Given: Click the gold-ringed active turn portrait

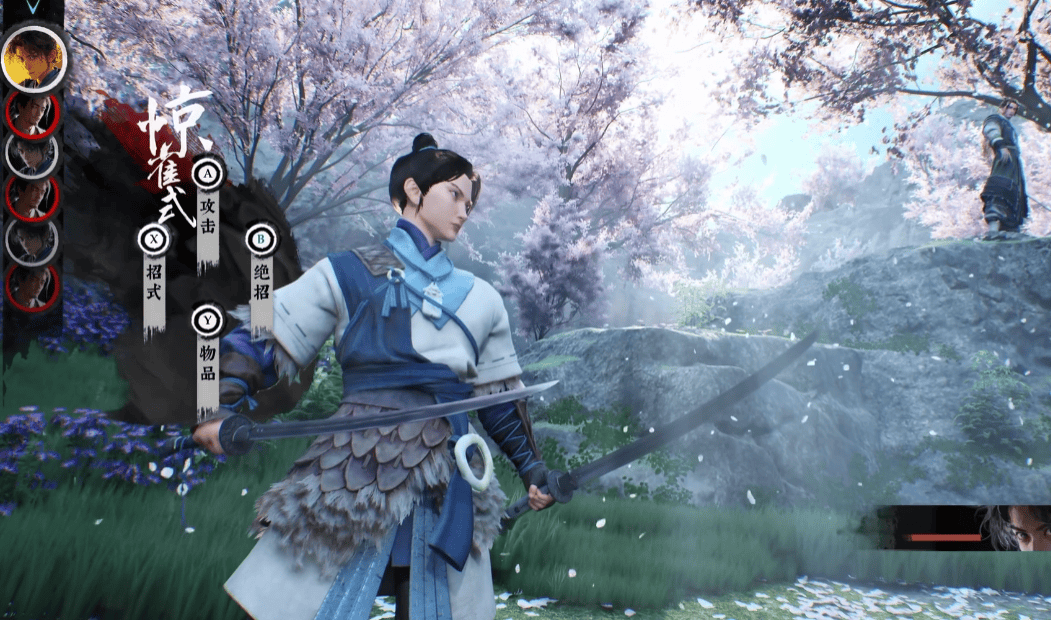Looking at the screenshot, I should tap(33, 58).
